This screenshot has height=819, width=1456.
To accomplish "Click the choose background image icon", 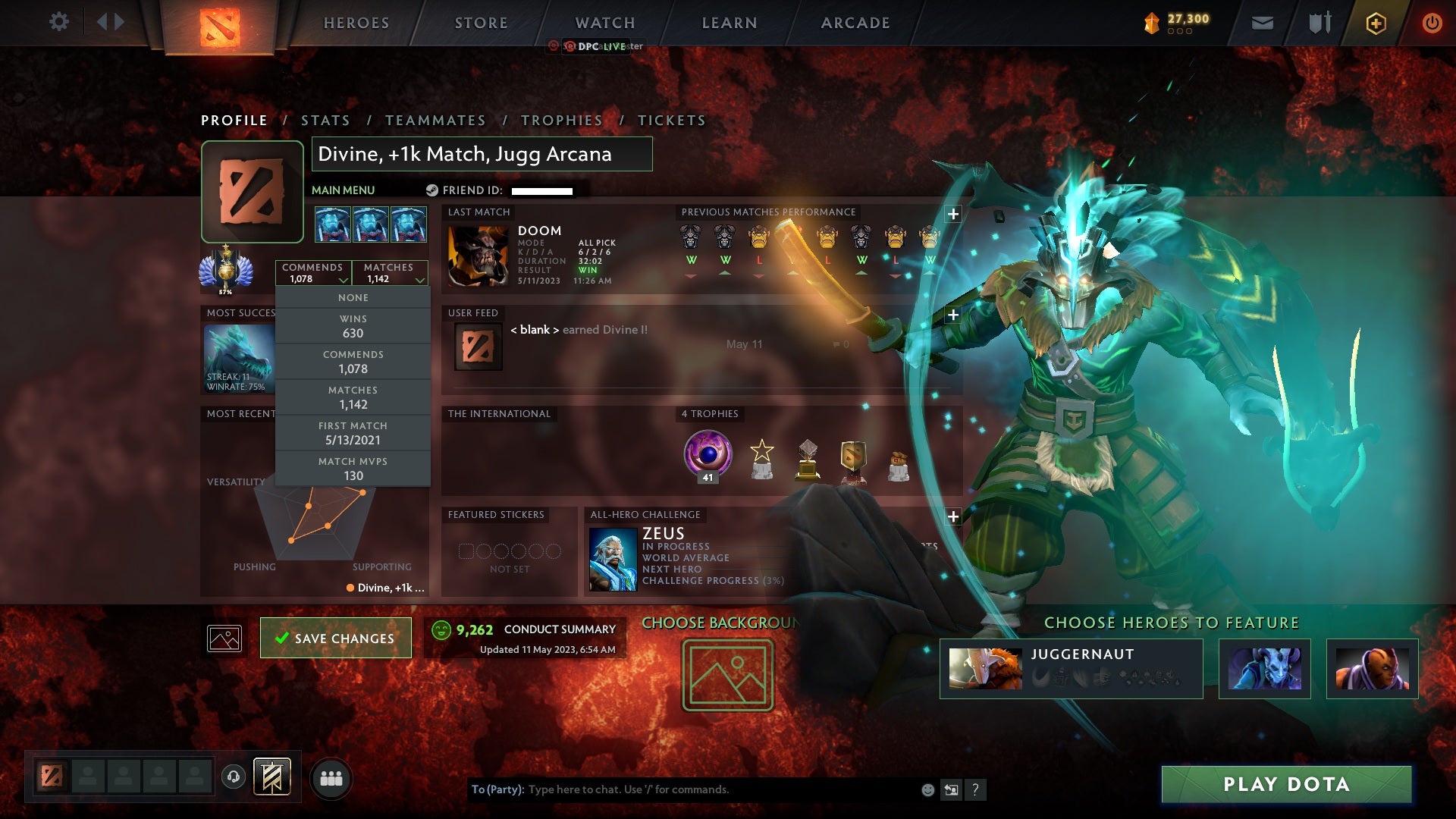I will click(726, 675).
